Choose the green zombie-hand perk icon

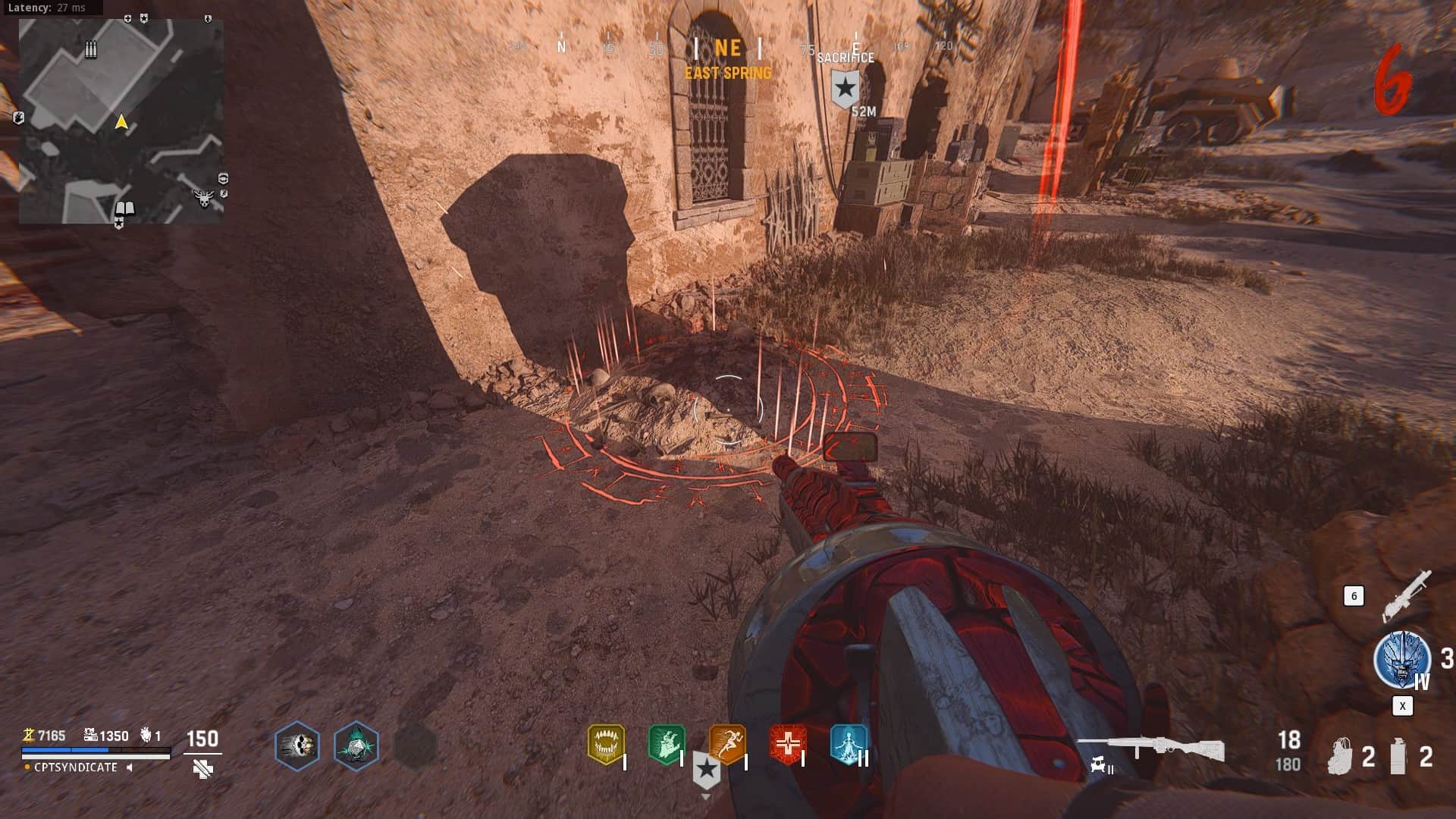coord(667,745)
